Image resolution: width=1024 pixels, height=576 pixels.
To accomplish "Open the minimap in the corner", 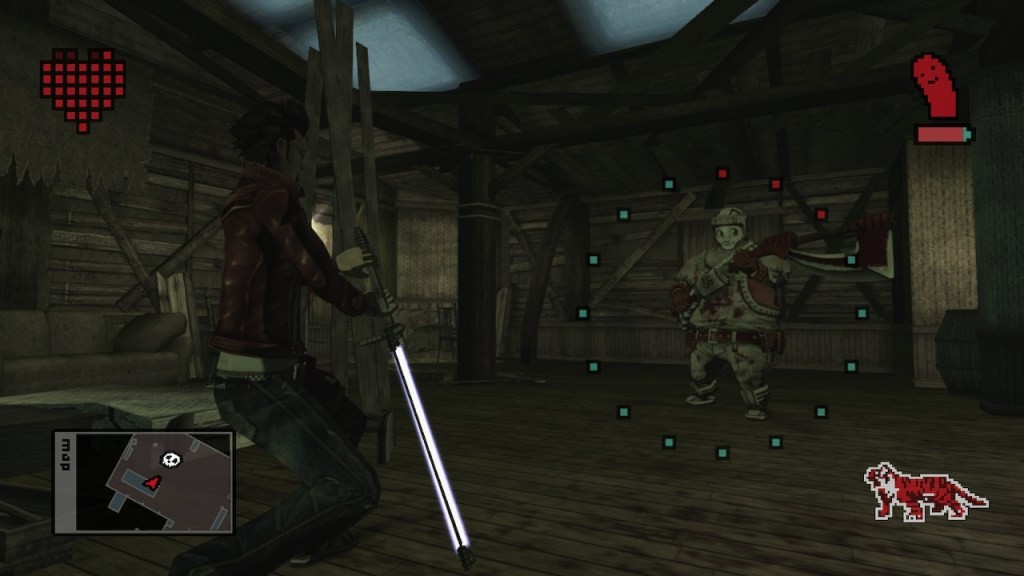I will (143, 482).
